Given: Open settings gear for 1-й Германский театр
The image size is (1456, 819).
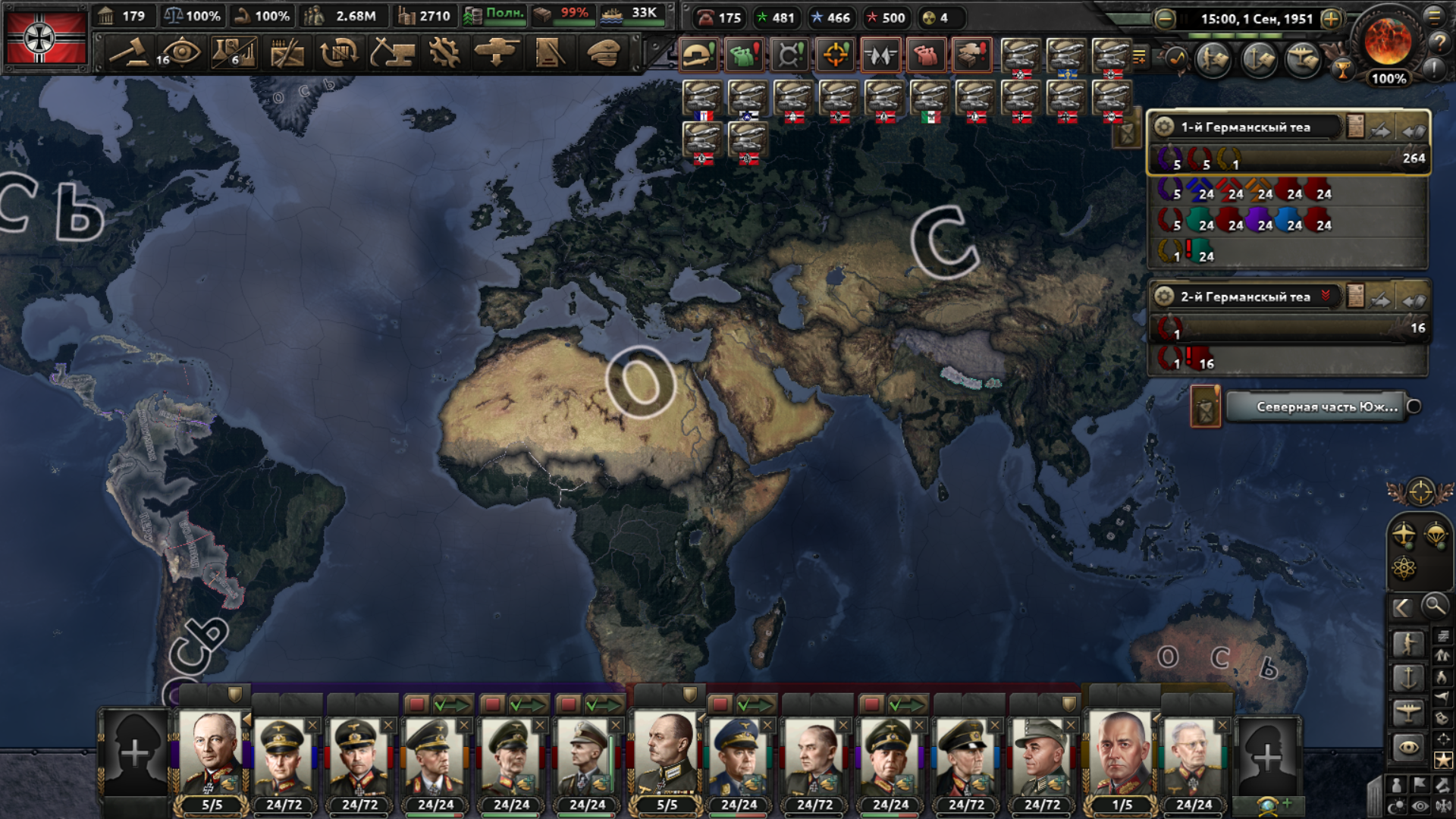Looking at the screenshot, I should [1164, 127].
